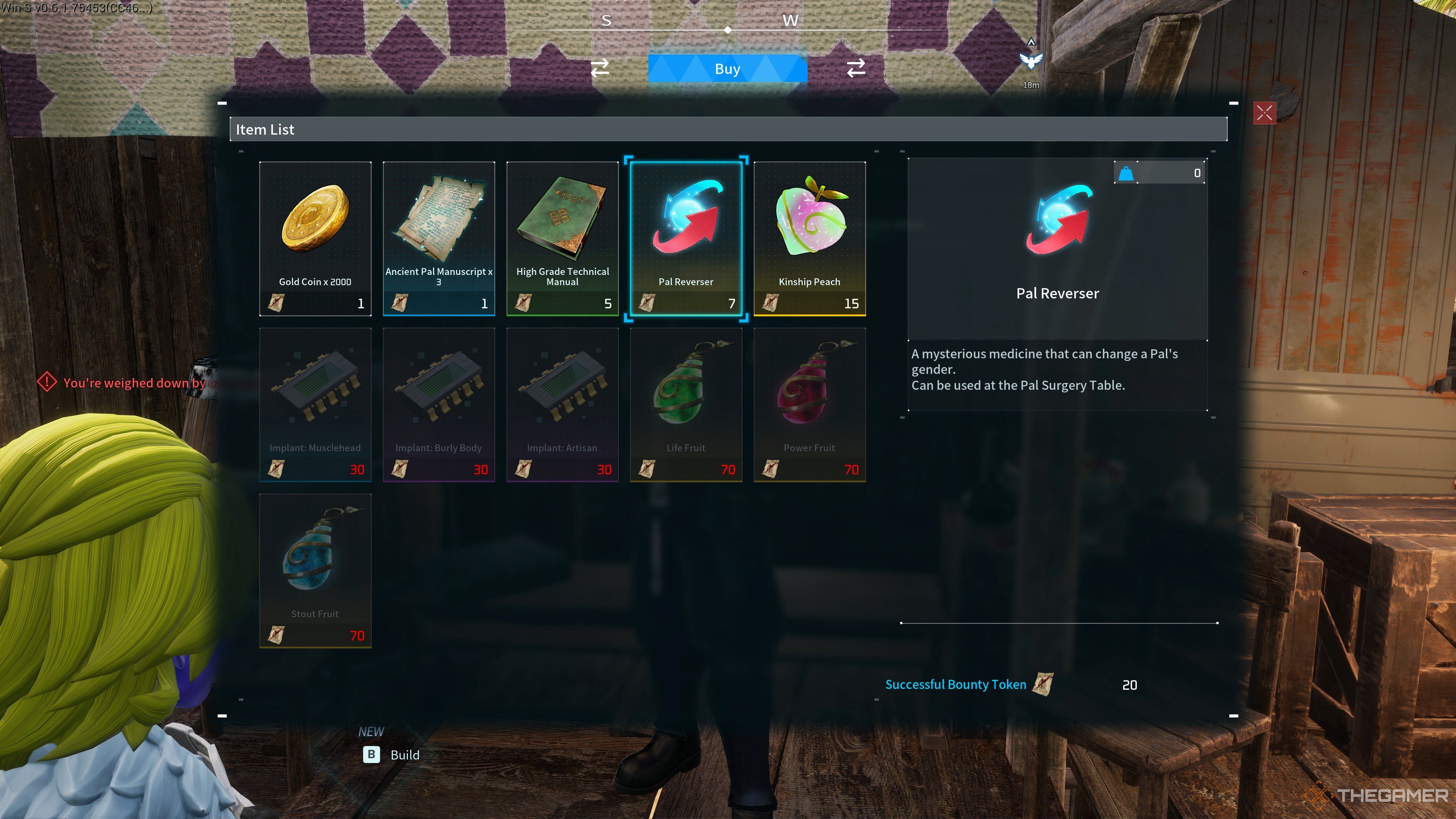1456x819 pixels.
Task: Click the swap arrows right of Buy
Action: (856, 68)
